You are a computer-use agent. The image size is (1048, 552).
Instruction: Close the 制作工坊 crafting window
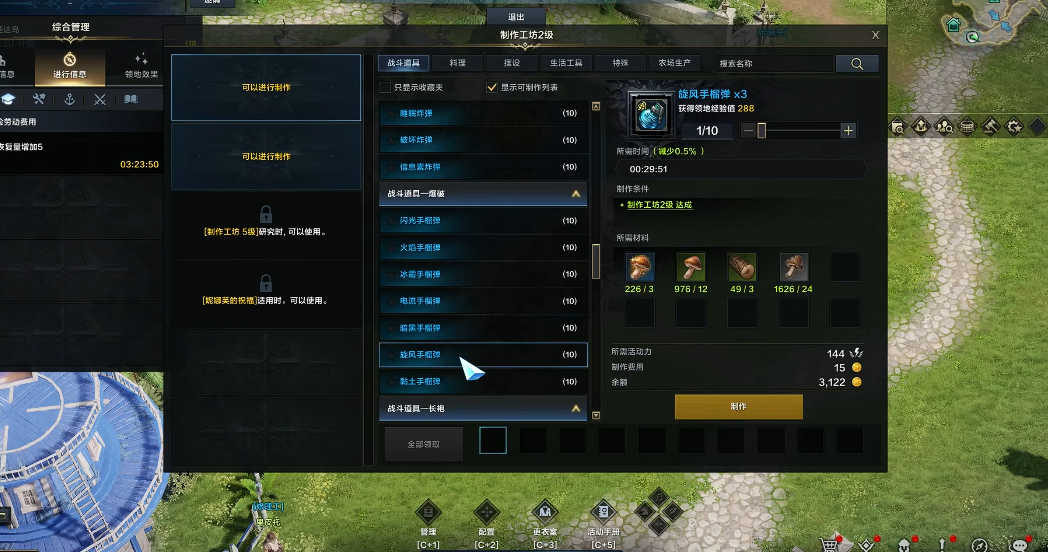(x=876, y=35)
